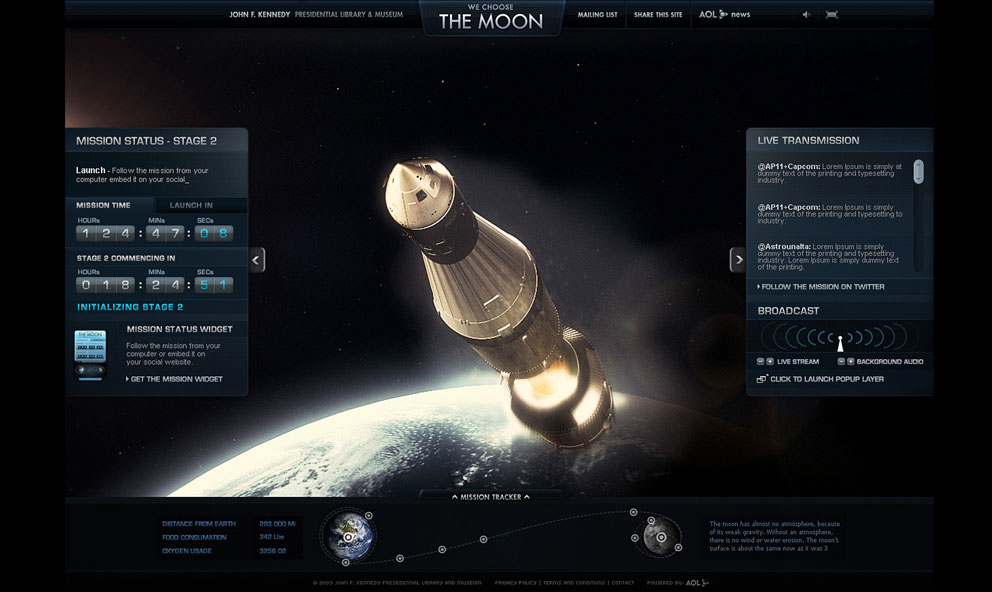Screen dimensions: 992x592
Task: Toggle the sound speaker icon
Action: pos(806,15)
